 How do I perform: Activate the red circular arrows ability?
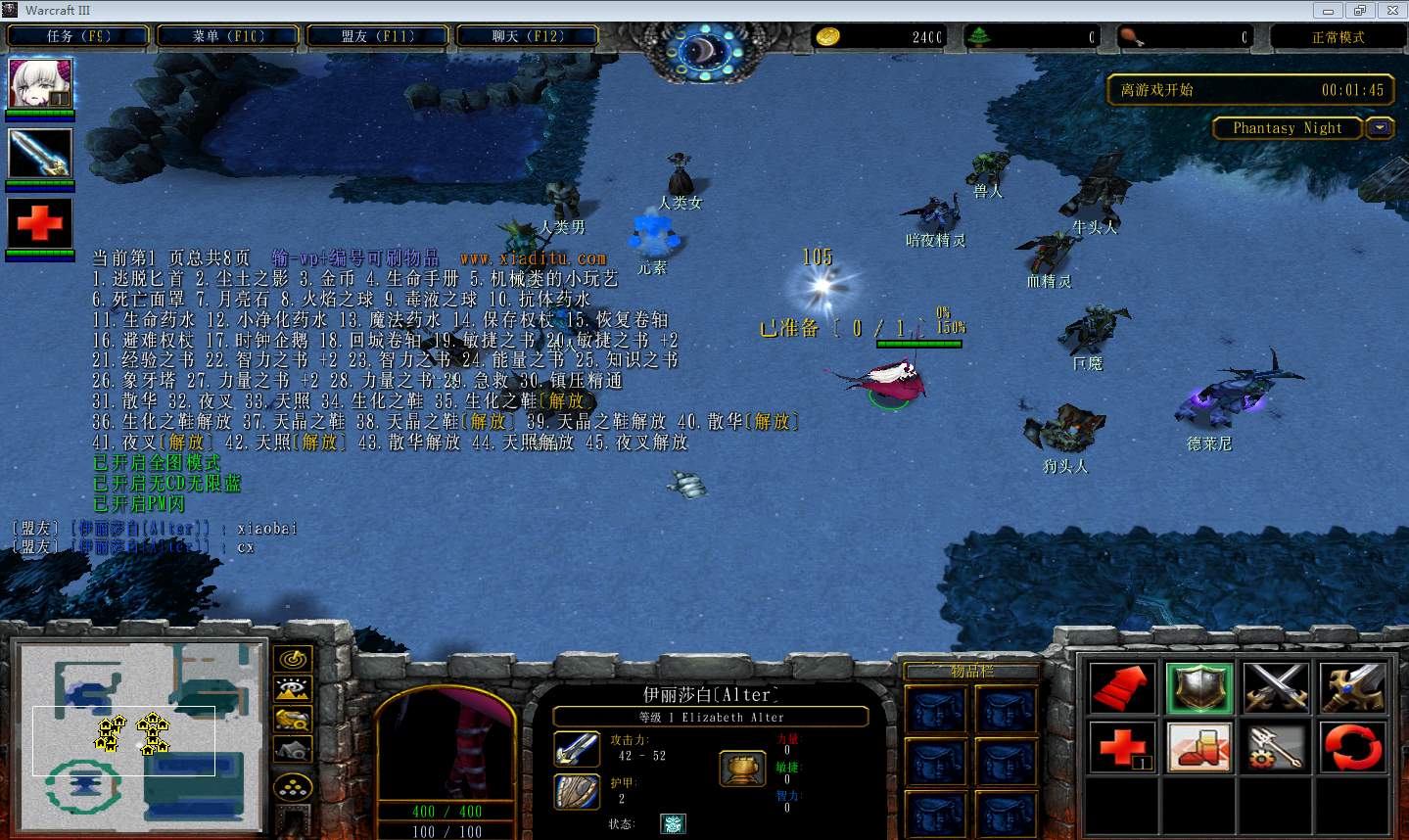tap(1353, 747)
